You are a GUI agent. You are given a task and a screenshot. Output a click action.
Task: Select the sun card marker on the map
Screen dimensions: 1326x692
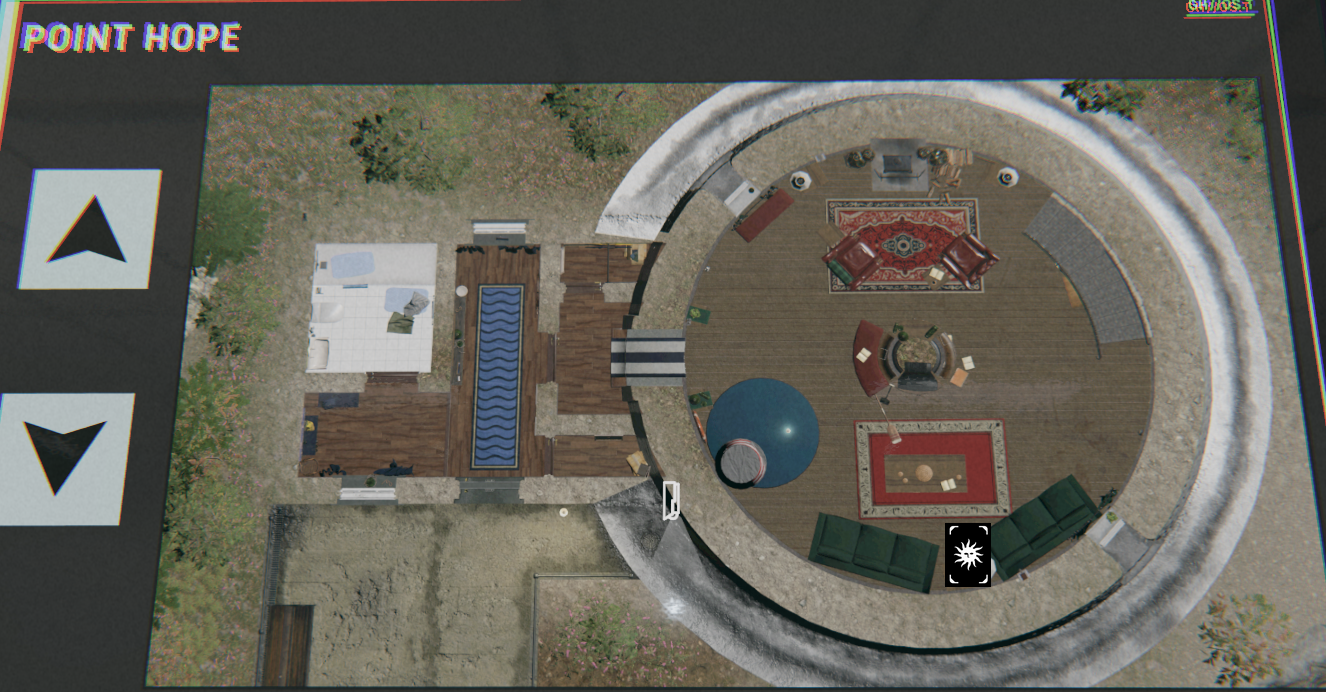967,554
